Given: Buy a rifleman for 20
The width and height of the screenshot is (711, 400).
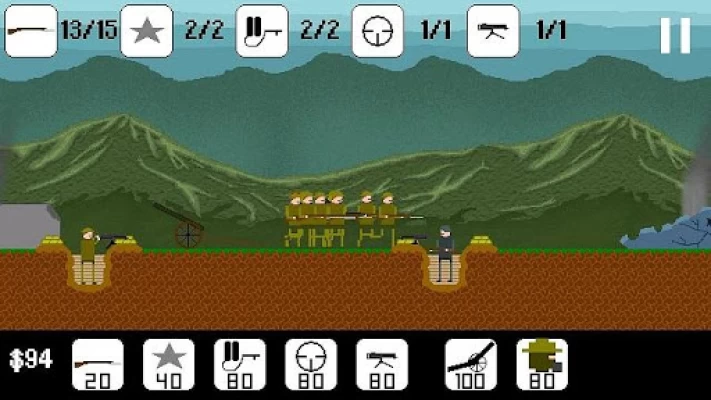Looking at the screenshot, I should click(98, 364).
